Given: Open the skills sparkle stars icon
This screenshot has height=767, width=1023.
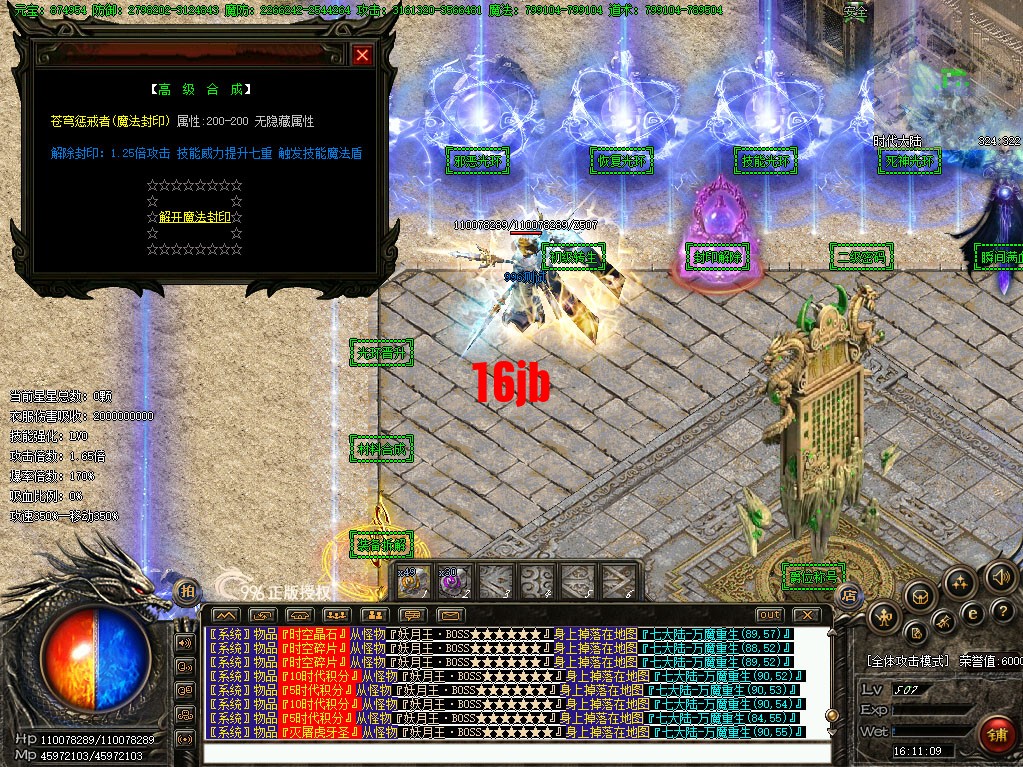Looking at the screenshot, I should (959, 581).
